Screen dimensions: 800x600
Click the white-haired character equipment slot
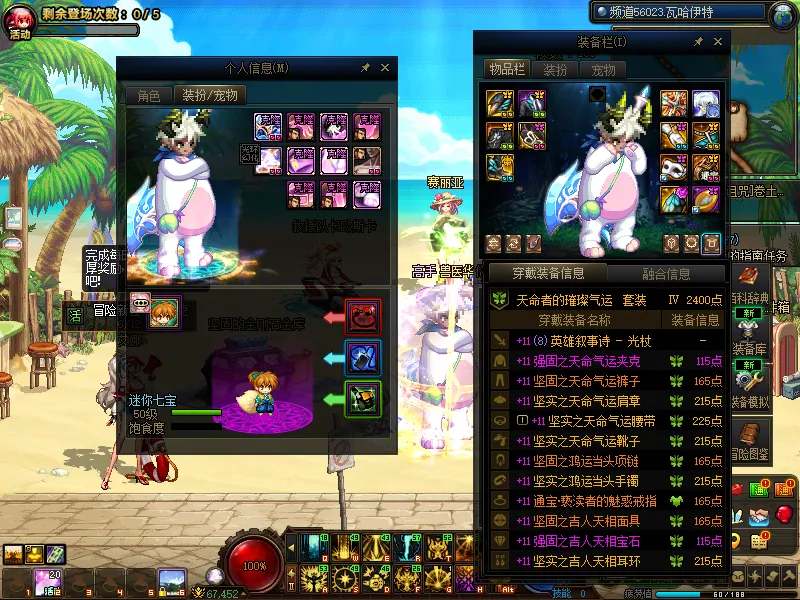coord(706,103)
